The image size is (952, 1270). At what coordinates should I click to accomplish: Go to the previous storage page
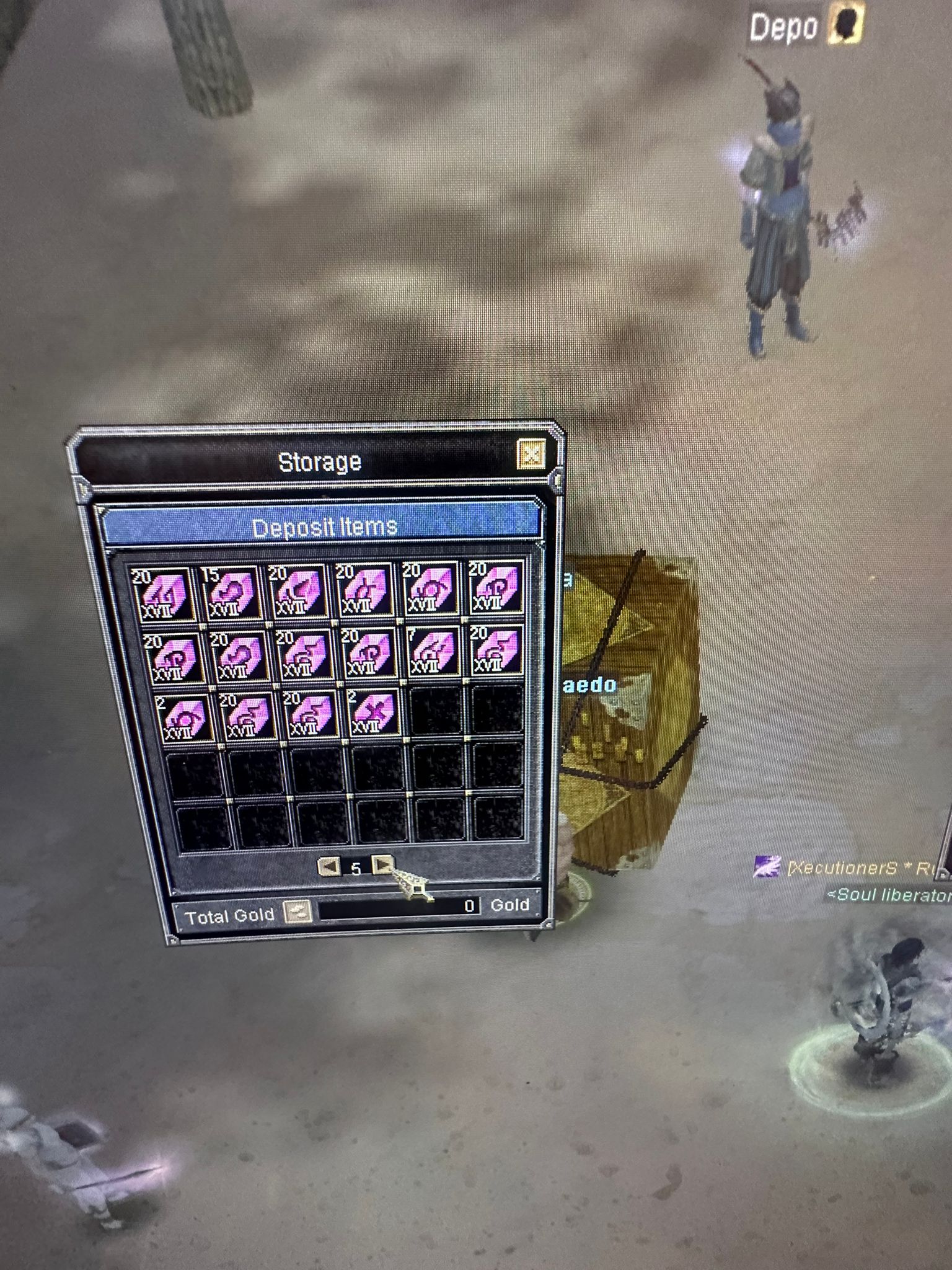click(328, 866)
